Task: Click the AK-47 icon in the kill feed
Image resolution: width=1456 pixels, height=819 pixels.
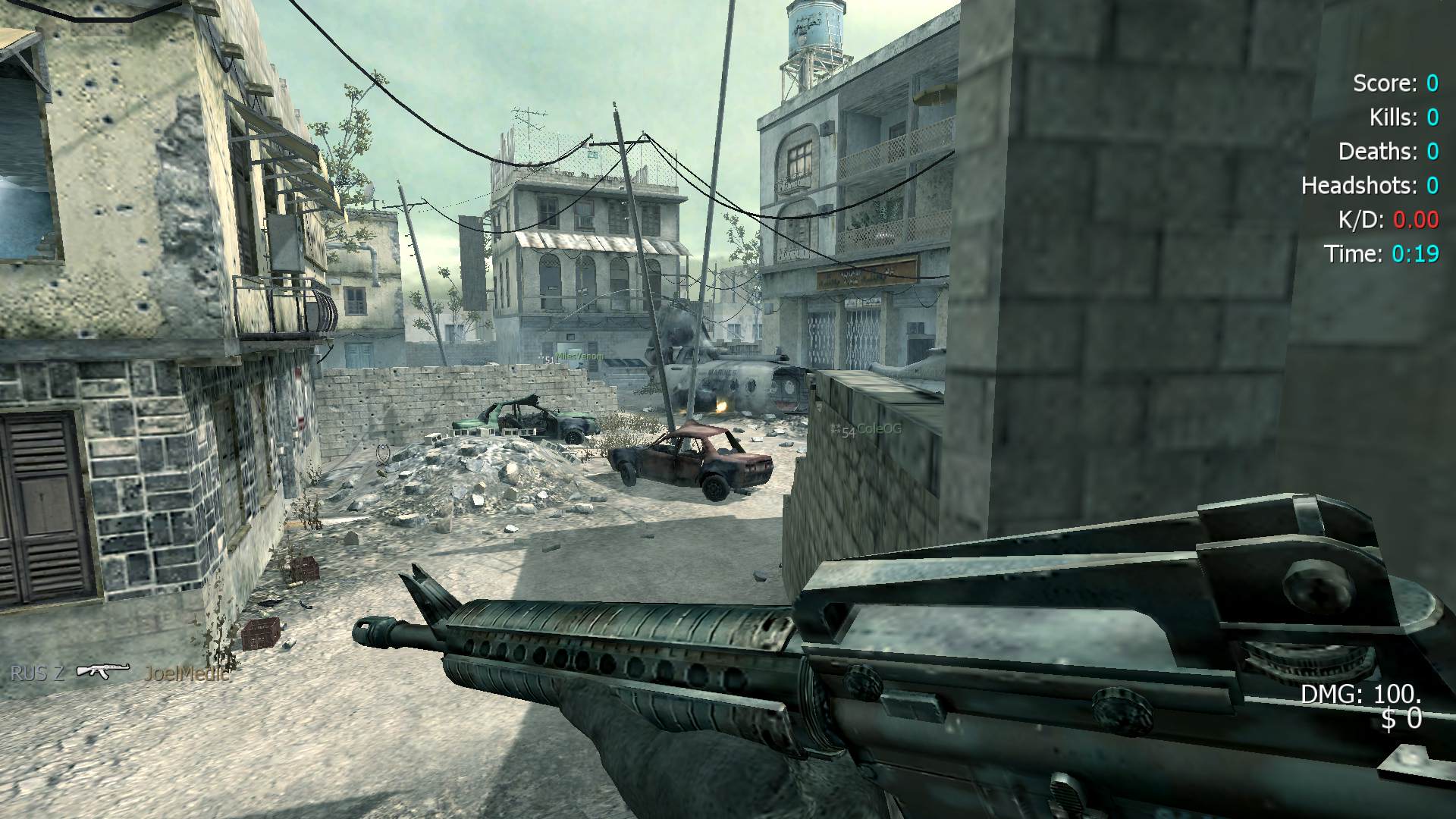Action: pos(103,671)
